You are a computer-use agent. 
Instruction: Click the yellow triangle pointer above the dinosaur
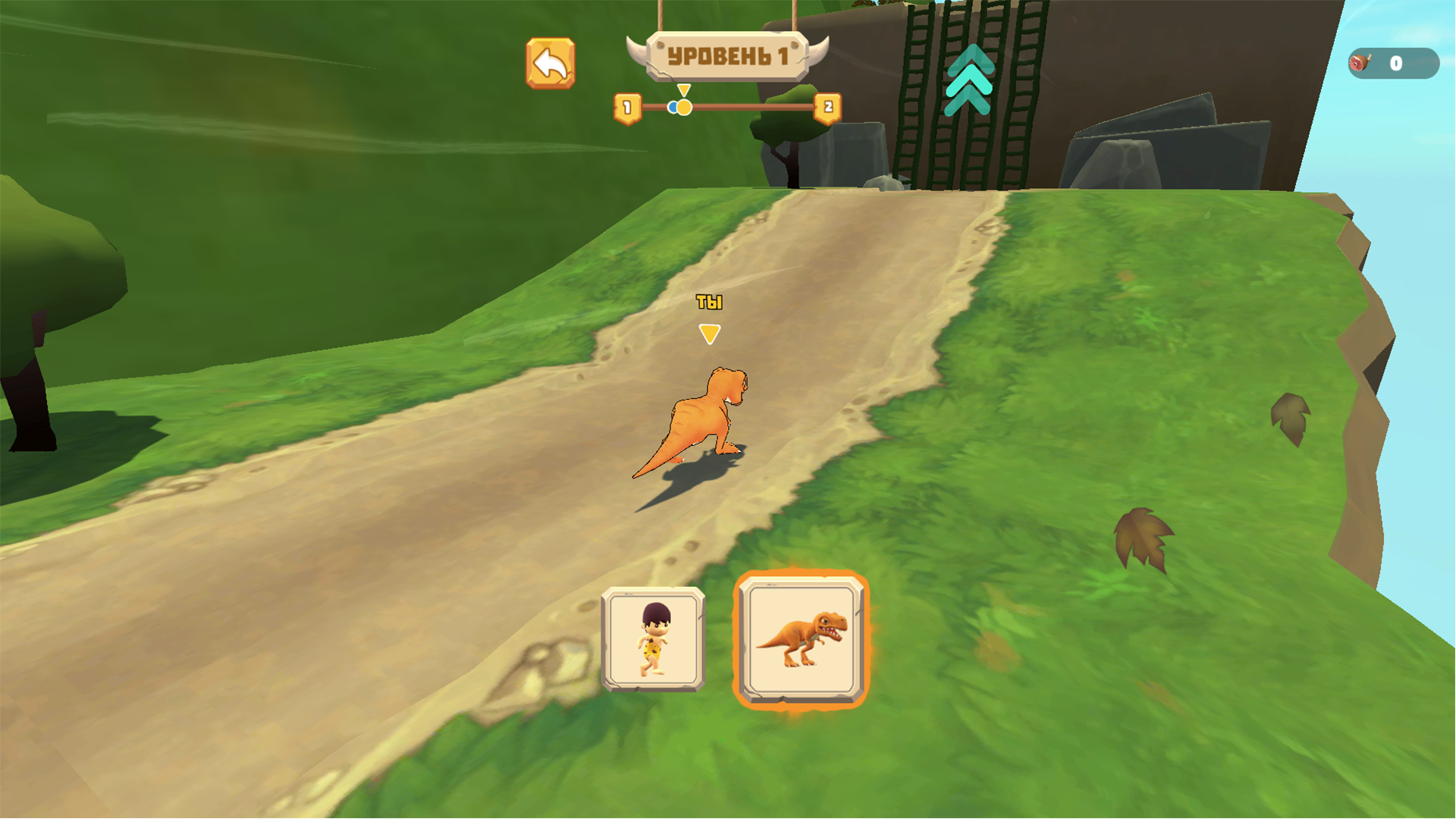click(710, 331)
